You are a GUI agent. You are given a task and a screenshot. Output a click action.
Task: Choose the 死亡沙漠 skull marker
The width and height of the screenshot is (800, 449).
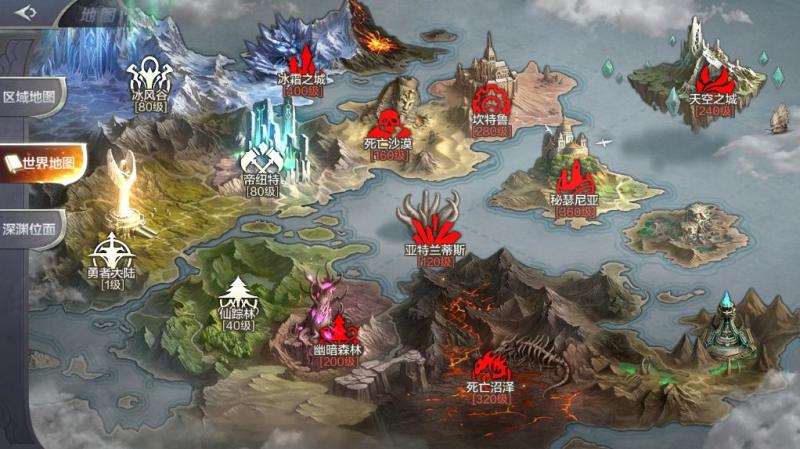tap(386, 125)
